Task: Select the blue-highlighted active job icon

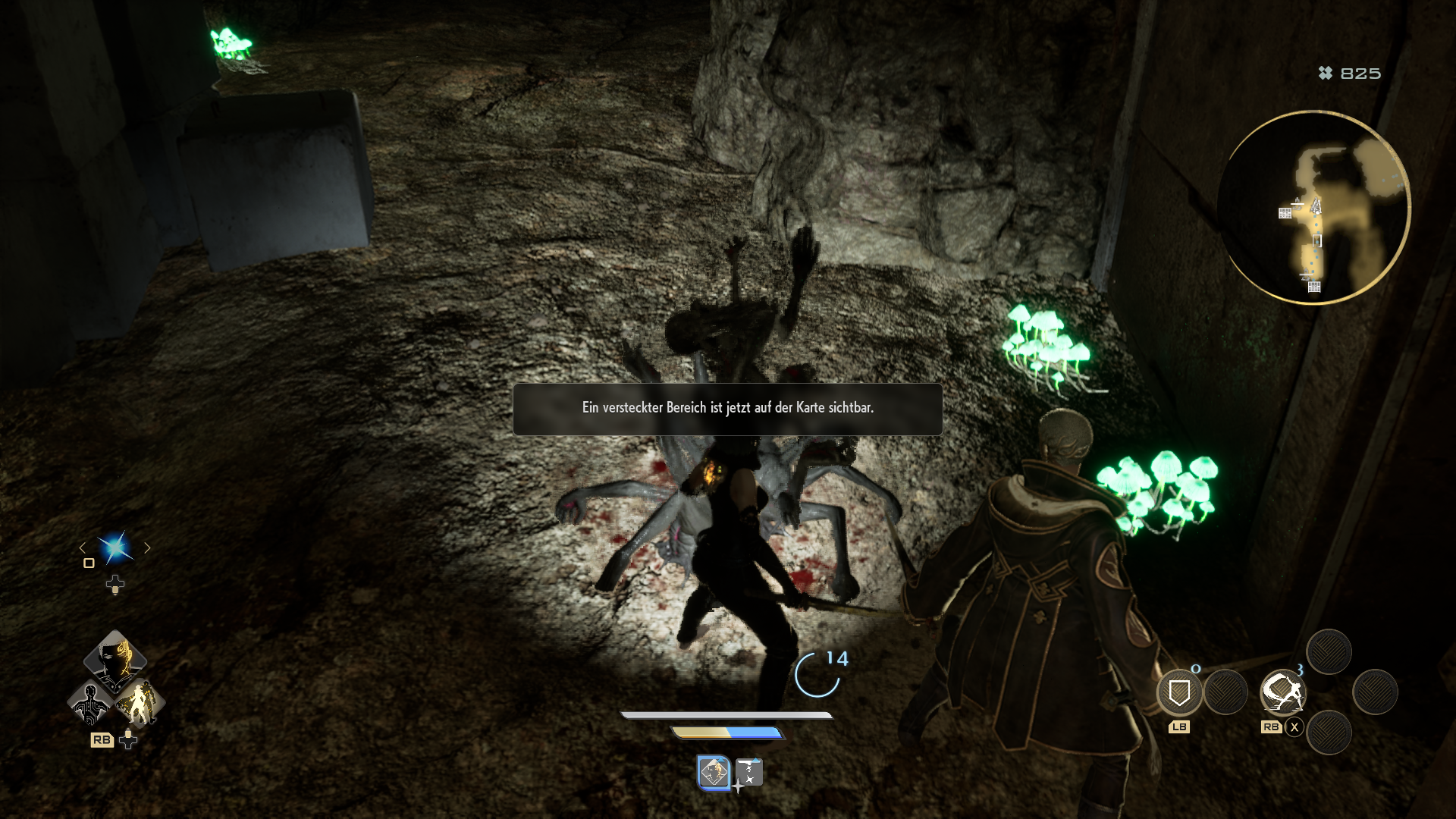Action: [714, 773]
